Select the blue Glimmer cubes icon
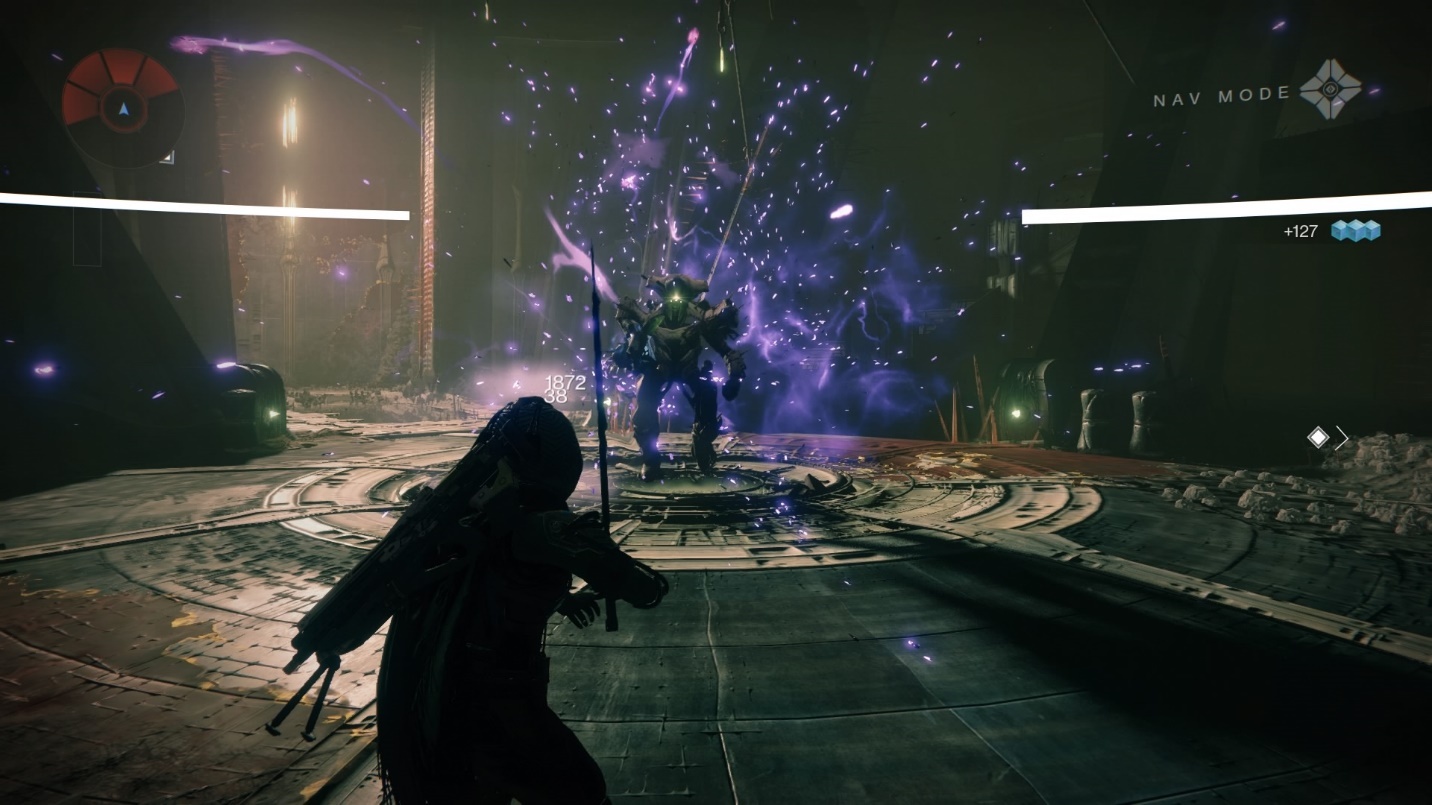This screenshot has height=805, width=1432. pos(1355,232)
